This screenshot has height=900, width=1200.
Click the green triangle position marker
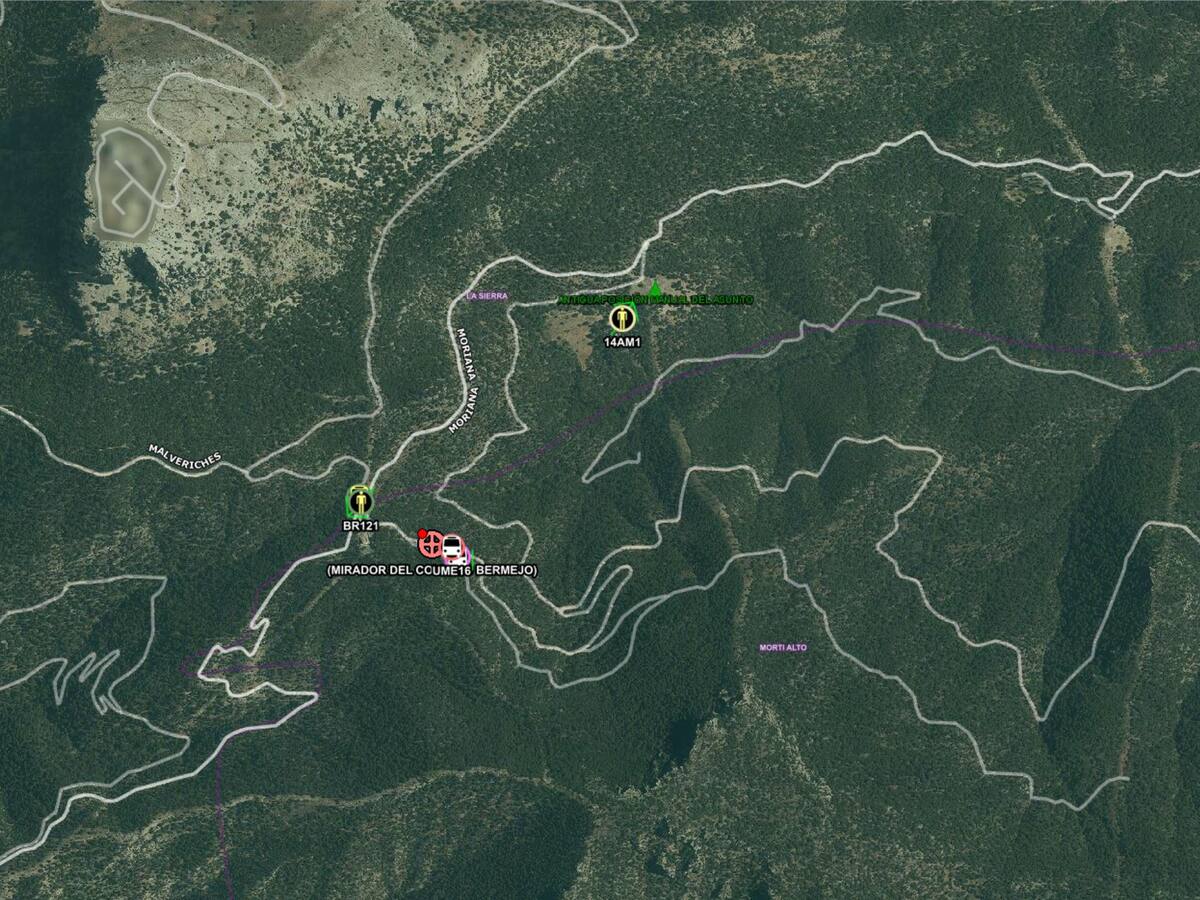[x=655, y=289]
